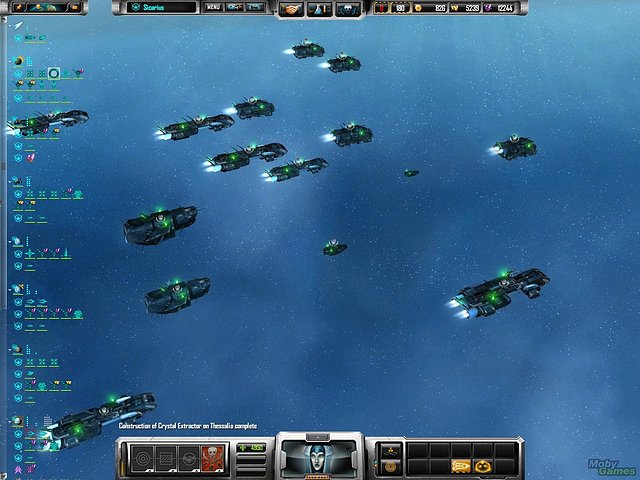
Task: Open the diplomacy handshake screen
Action: [291, 9]
